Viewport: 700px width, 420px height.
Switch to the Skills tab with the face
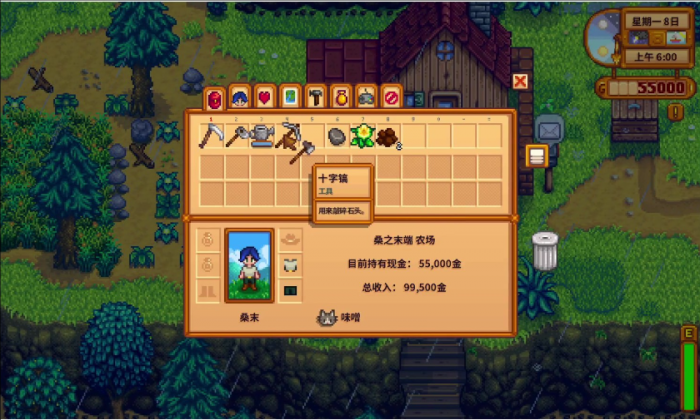pyautogui.click(x=239, y=97)
